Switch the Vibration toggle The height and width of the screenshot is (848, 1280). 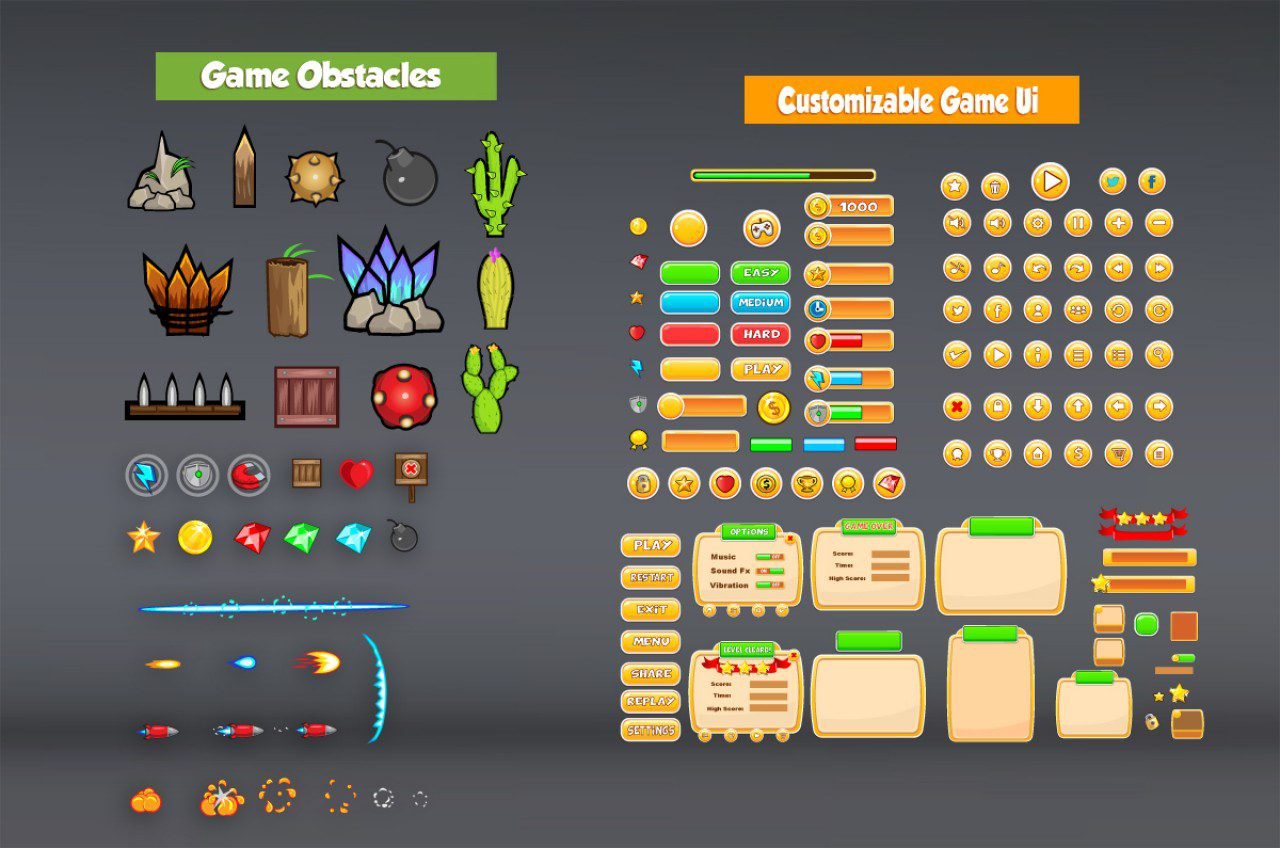769,585
